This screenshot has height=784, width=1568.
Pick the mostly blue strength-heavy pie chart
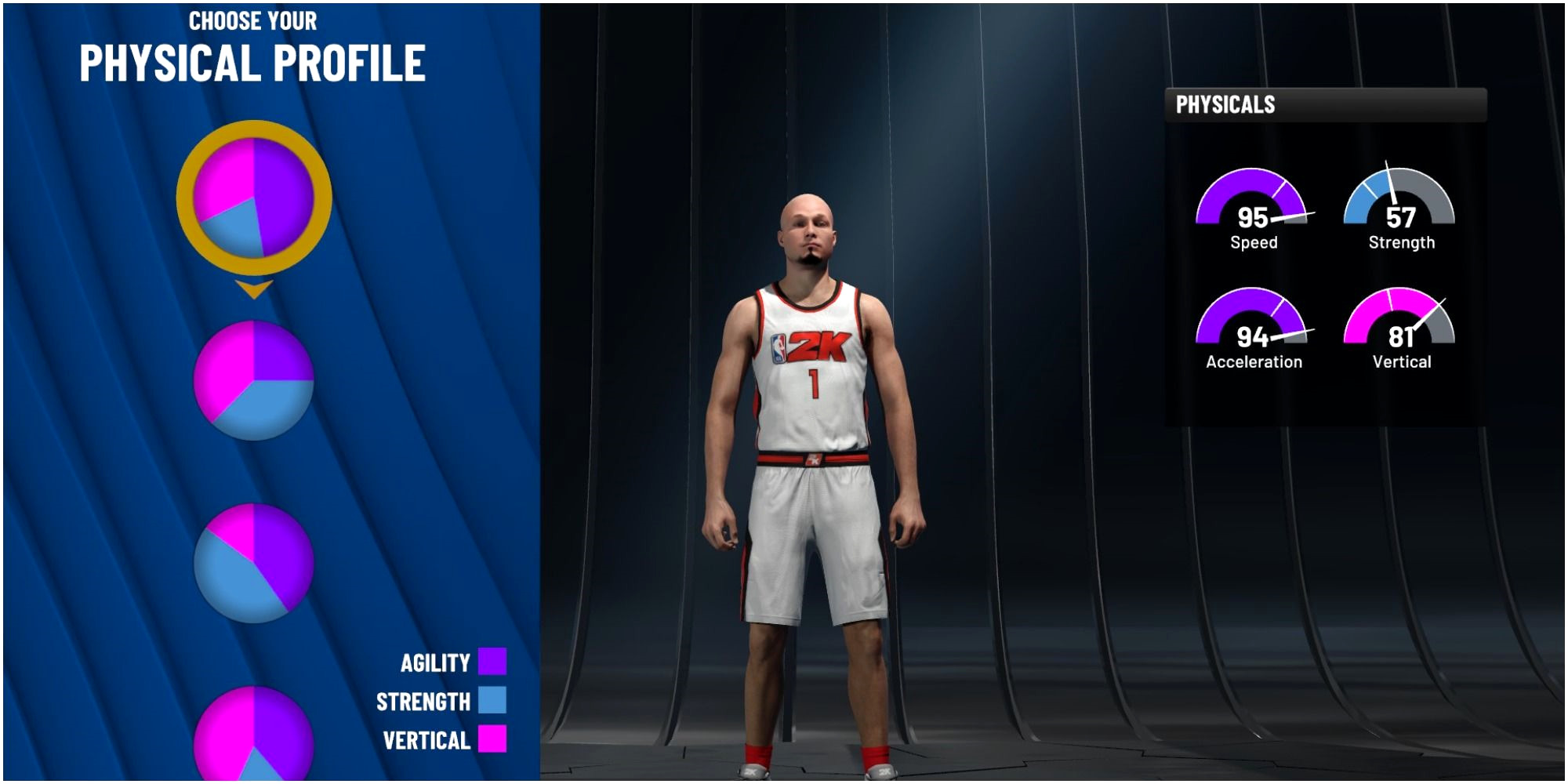(253, 563)
